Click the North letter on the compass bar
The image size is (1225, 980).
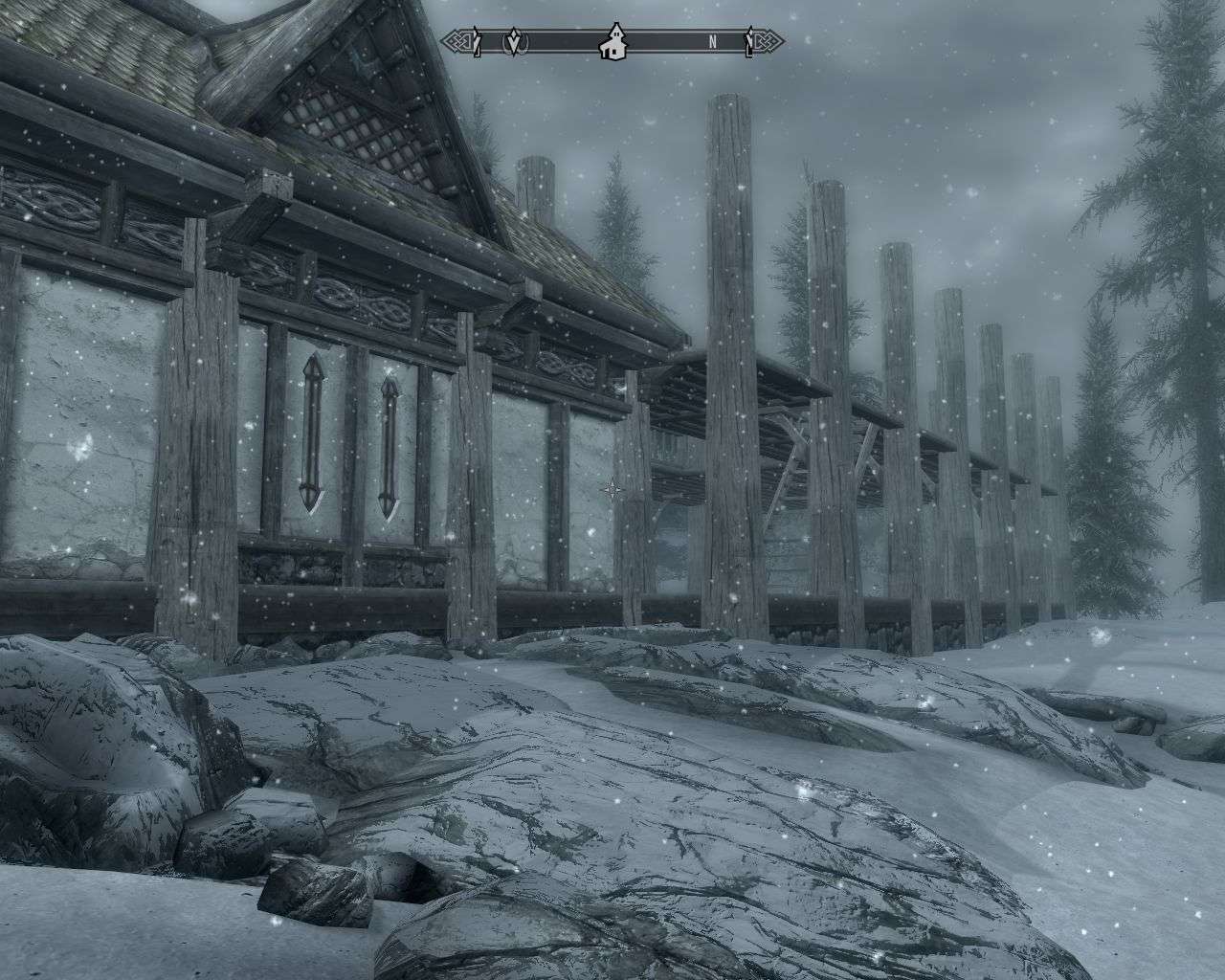713,42
